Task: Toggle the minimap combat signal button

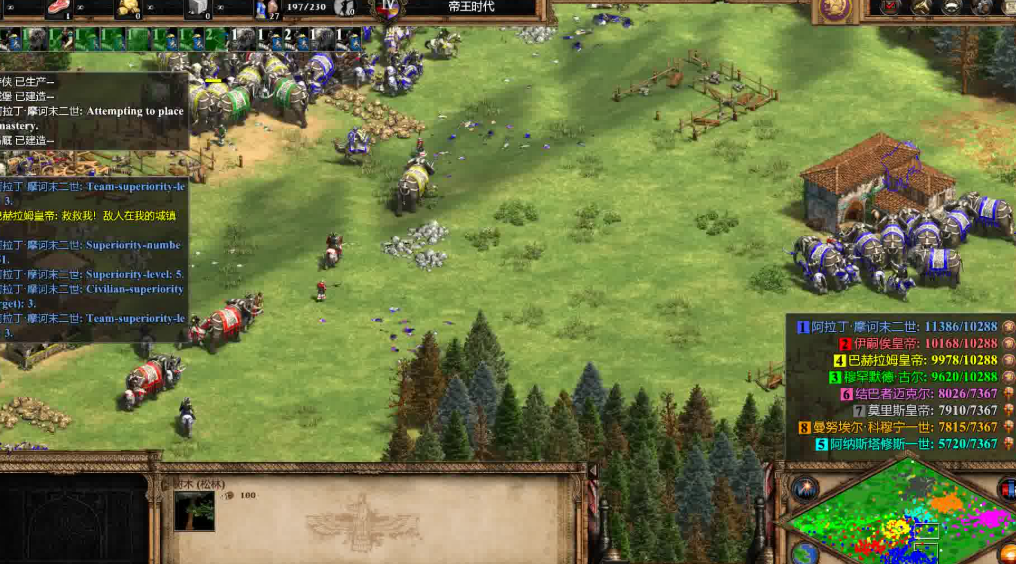Action: (x=805, y=489)
